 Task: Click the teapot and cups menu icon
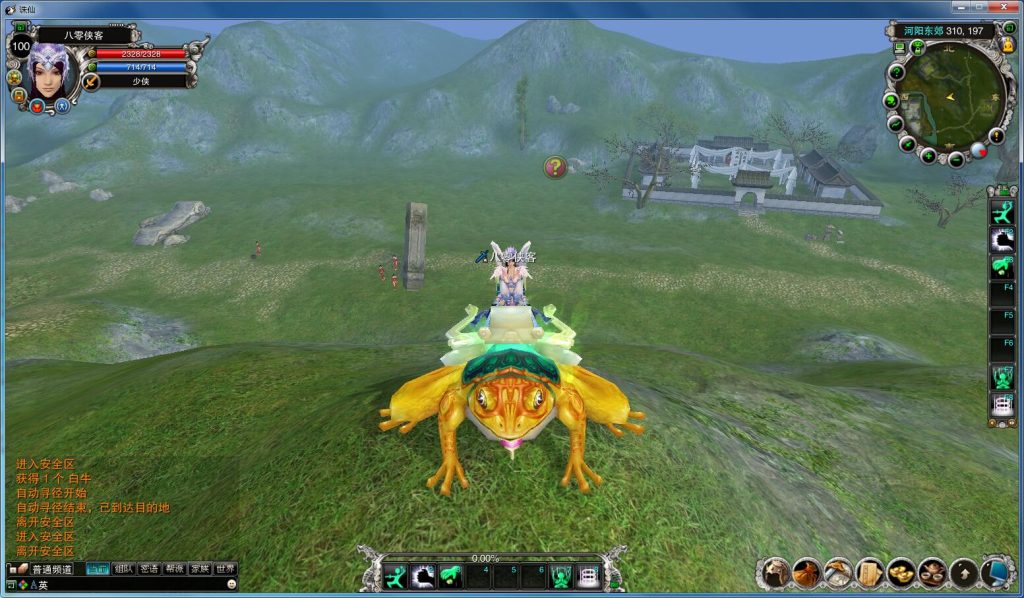[x=933, y=573]
